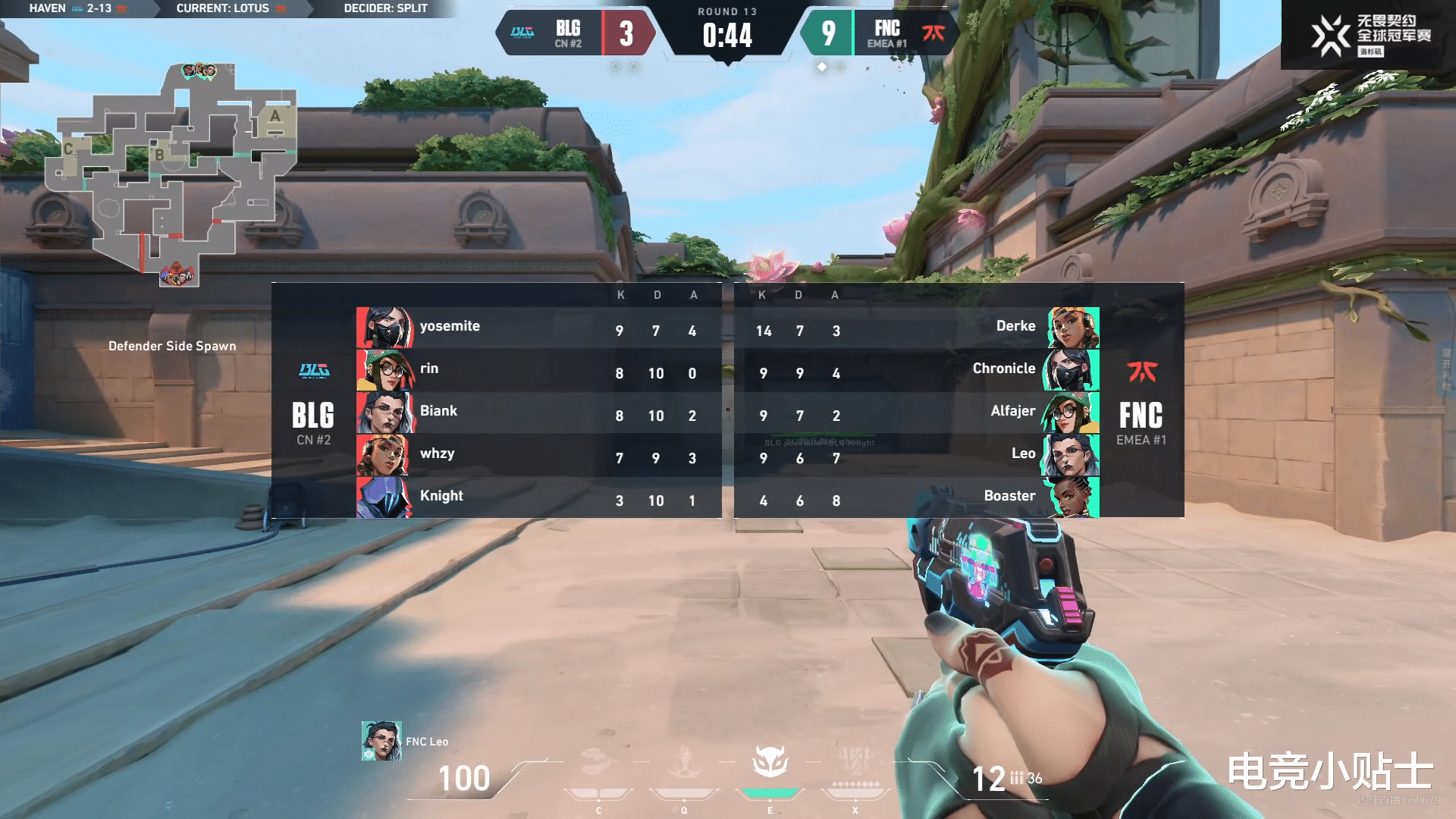Select Leo's row on the scoreboard
Image resolution: width=1456 pixels, height=819 pixels.
(918, 455)
